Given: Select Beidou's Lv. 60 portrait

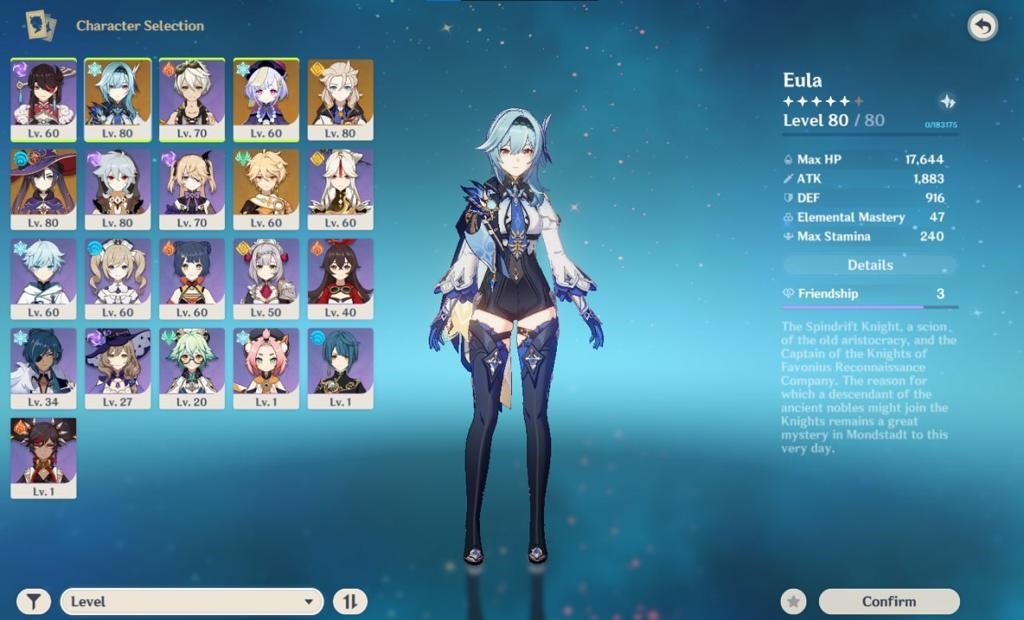Looking at the screenshot, I should pos(43,98).
